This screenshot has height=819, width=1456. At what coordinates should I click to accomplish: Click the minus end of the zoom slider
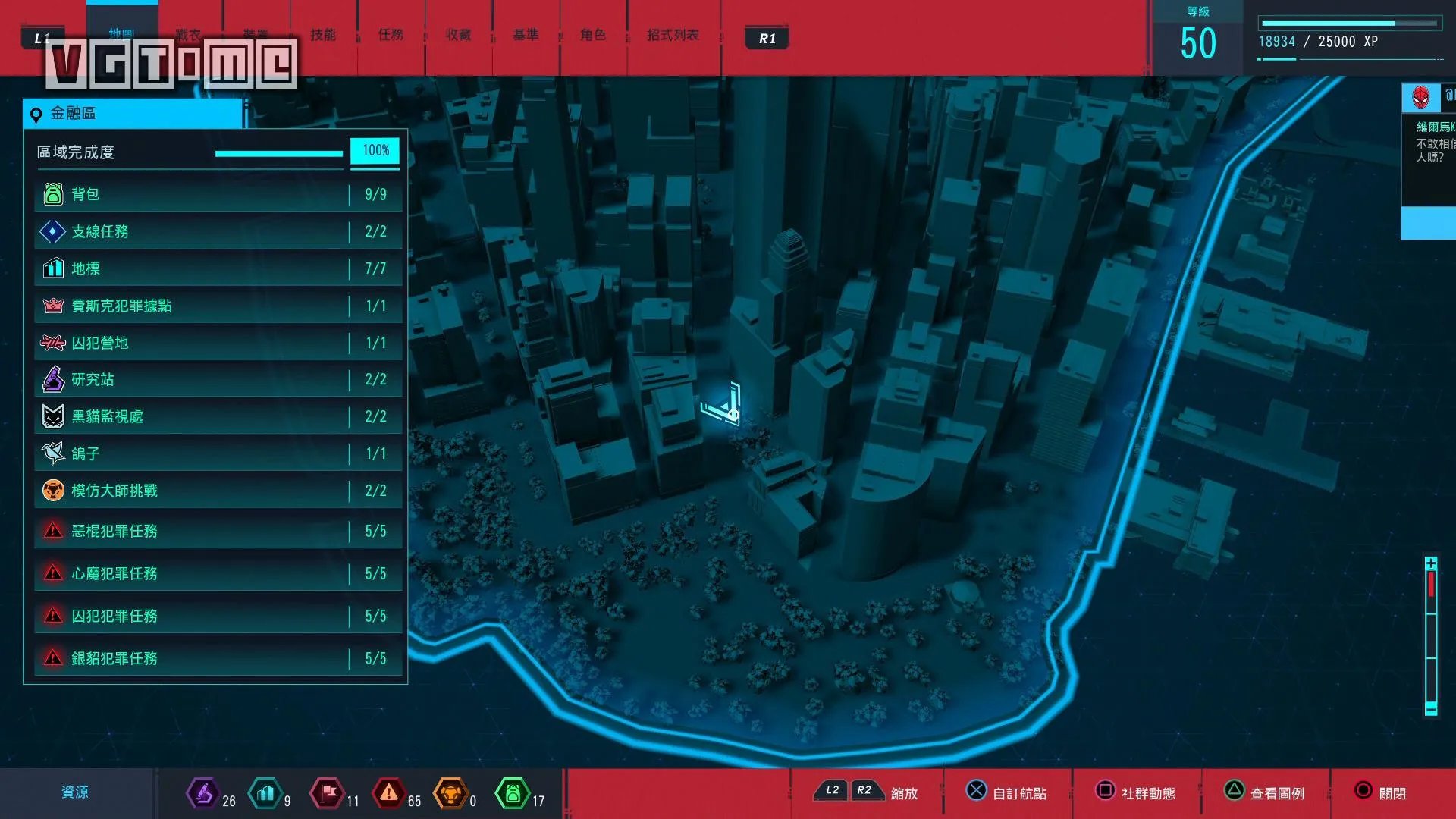click(x=1431, y=709)
